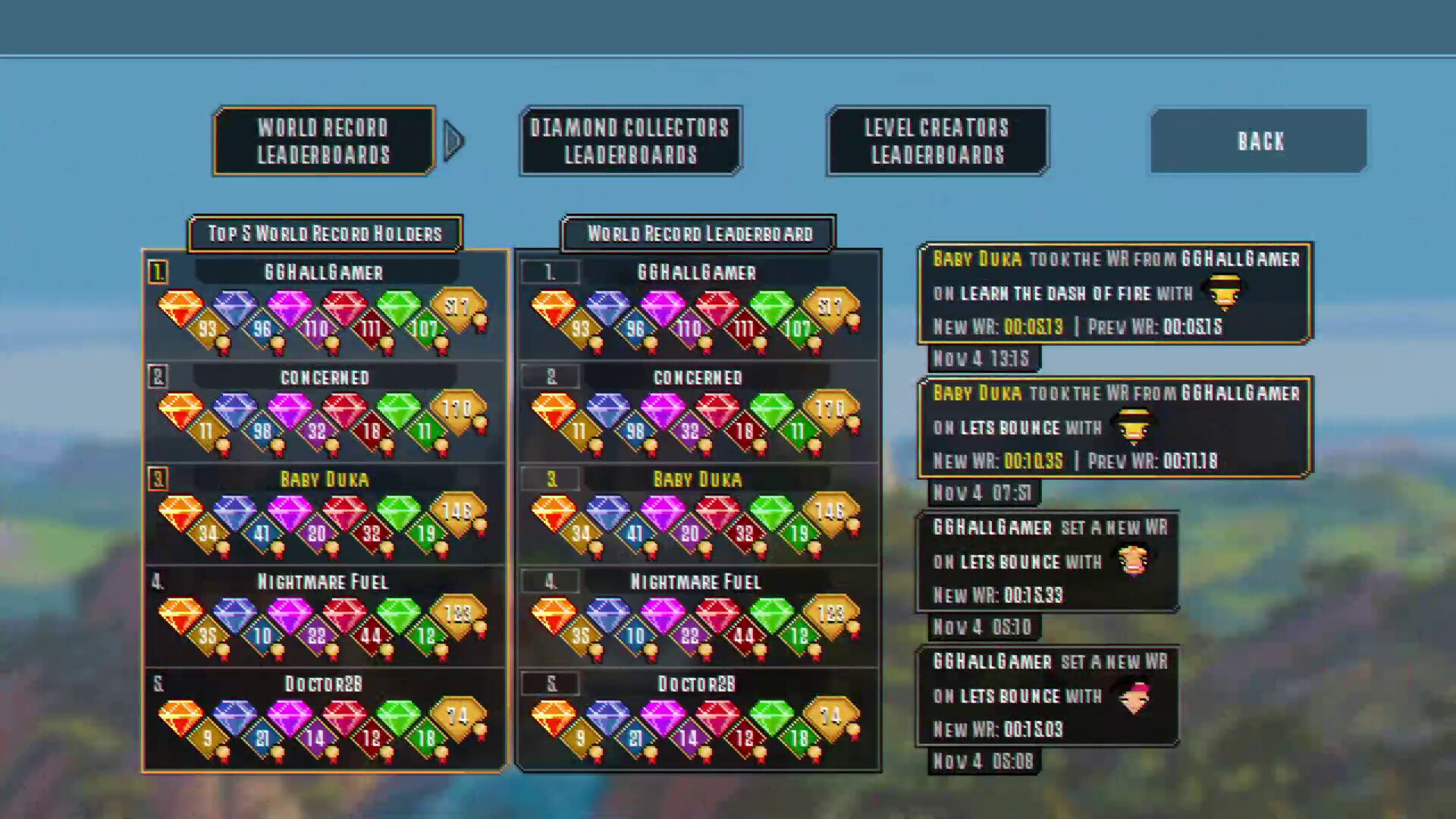Open Level Creators Leaderboards
1456x819 pixels.
(x=937, y=140)
